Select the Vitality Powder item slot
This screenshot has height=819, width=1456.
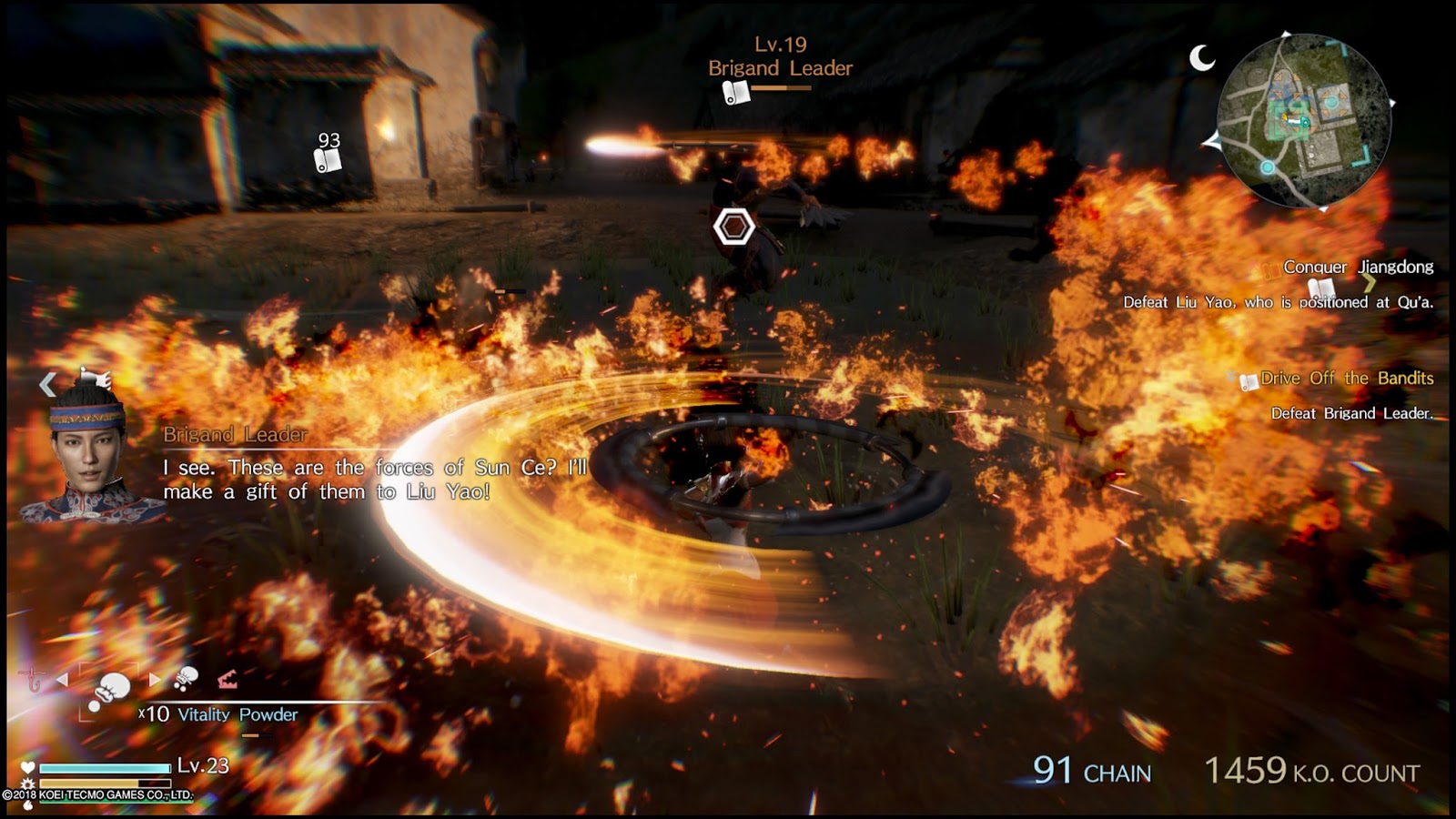coord(111,690)
